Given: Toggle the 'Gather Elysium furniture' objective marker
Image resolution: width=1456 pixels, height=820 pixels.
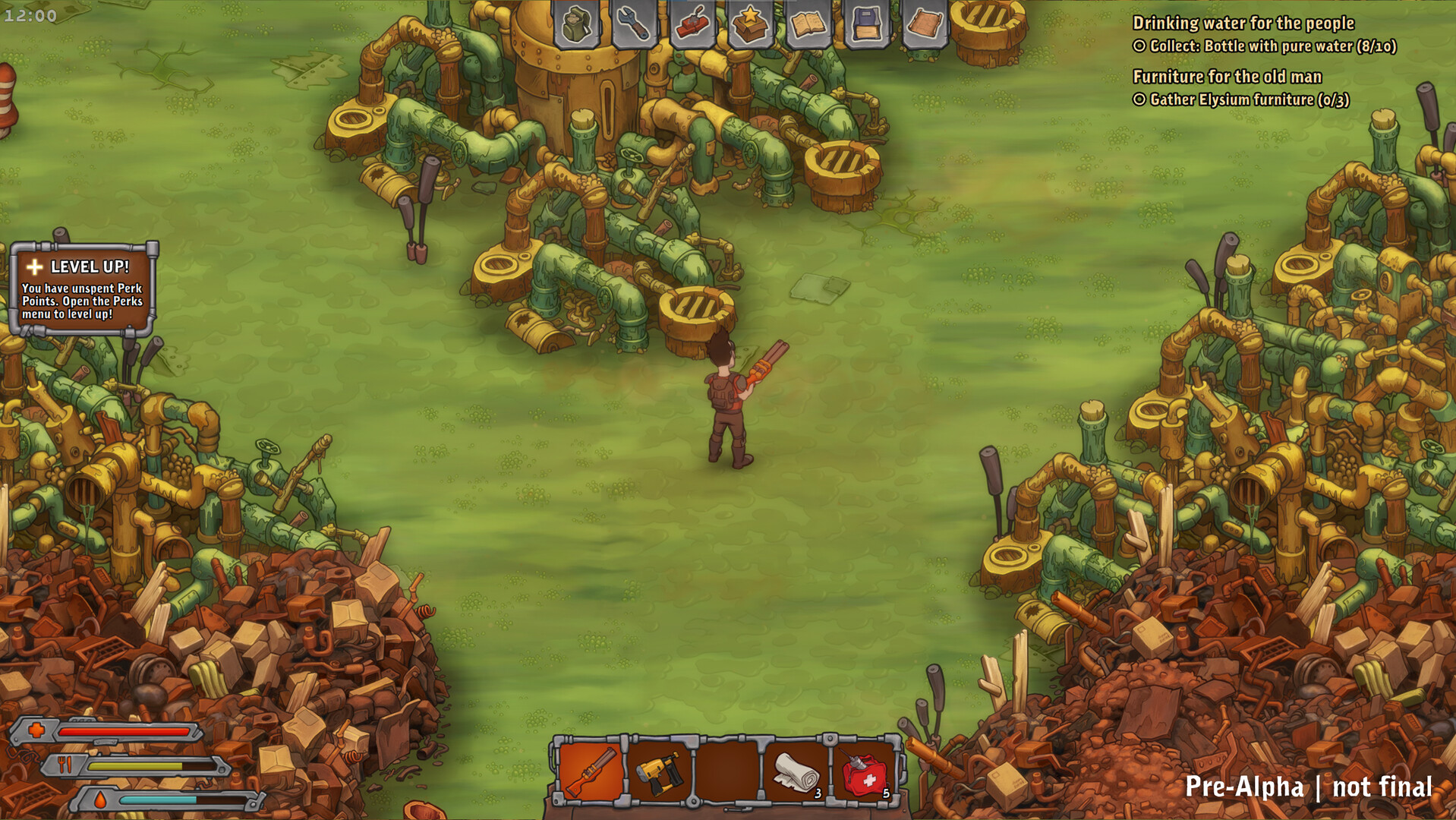Looking at the screenshot, I should [1139, 99].
